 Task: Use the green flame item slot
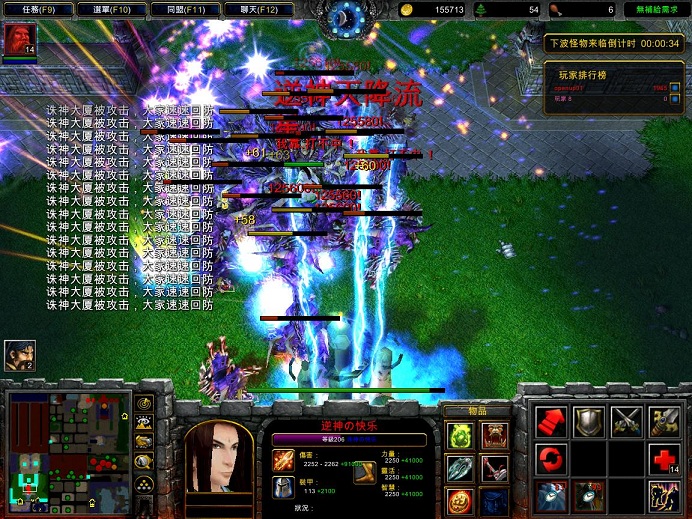(460, 435)
